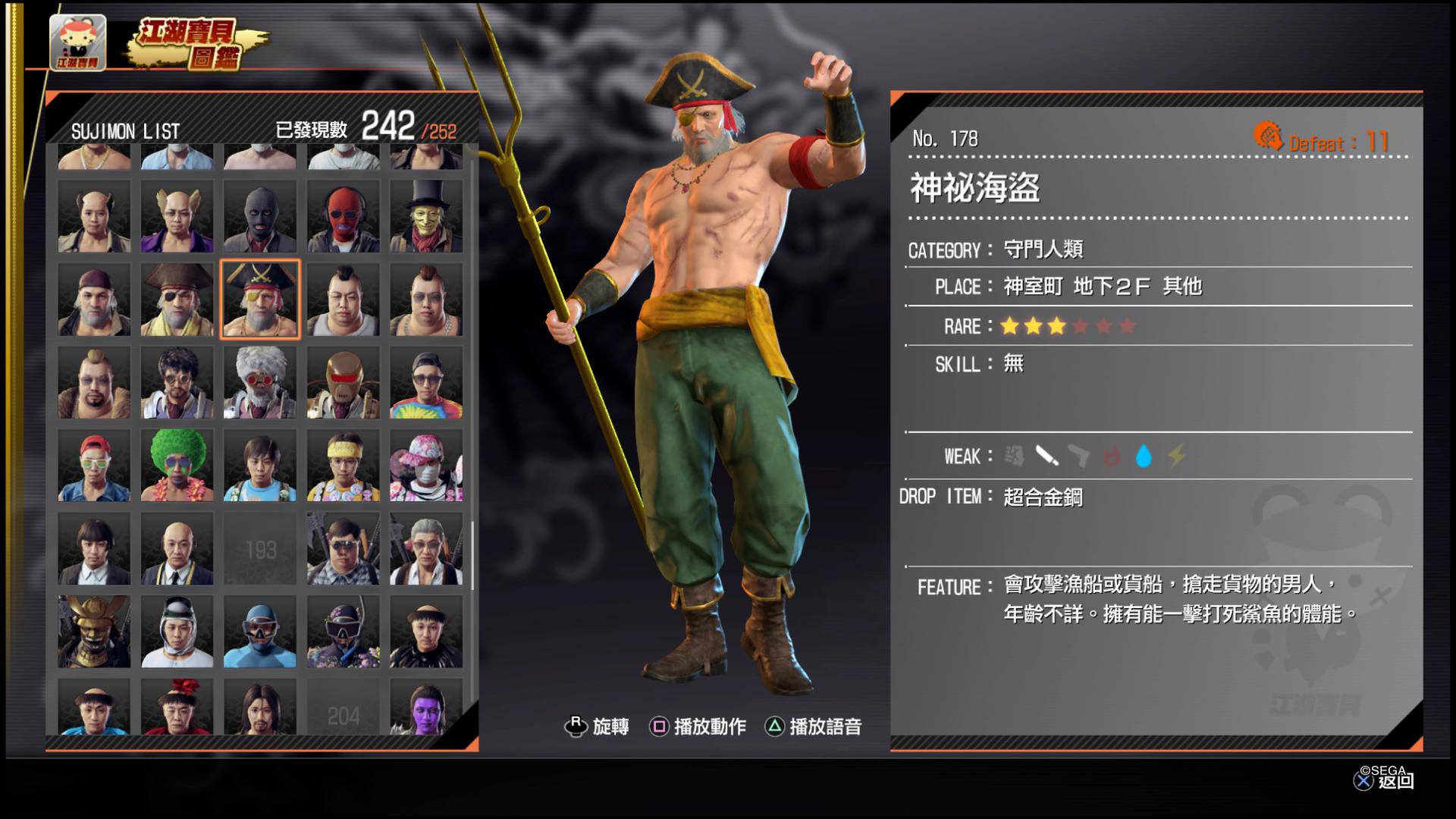
Task: Select the highlighted black-hat pirate portrait
Action: (260, 300)
